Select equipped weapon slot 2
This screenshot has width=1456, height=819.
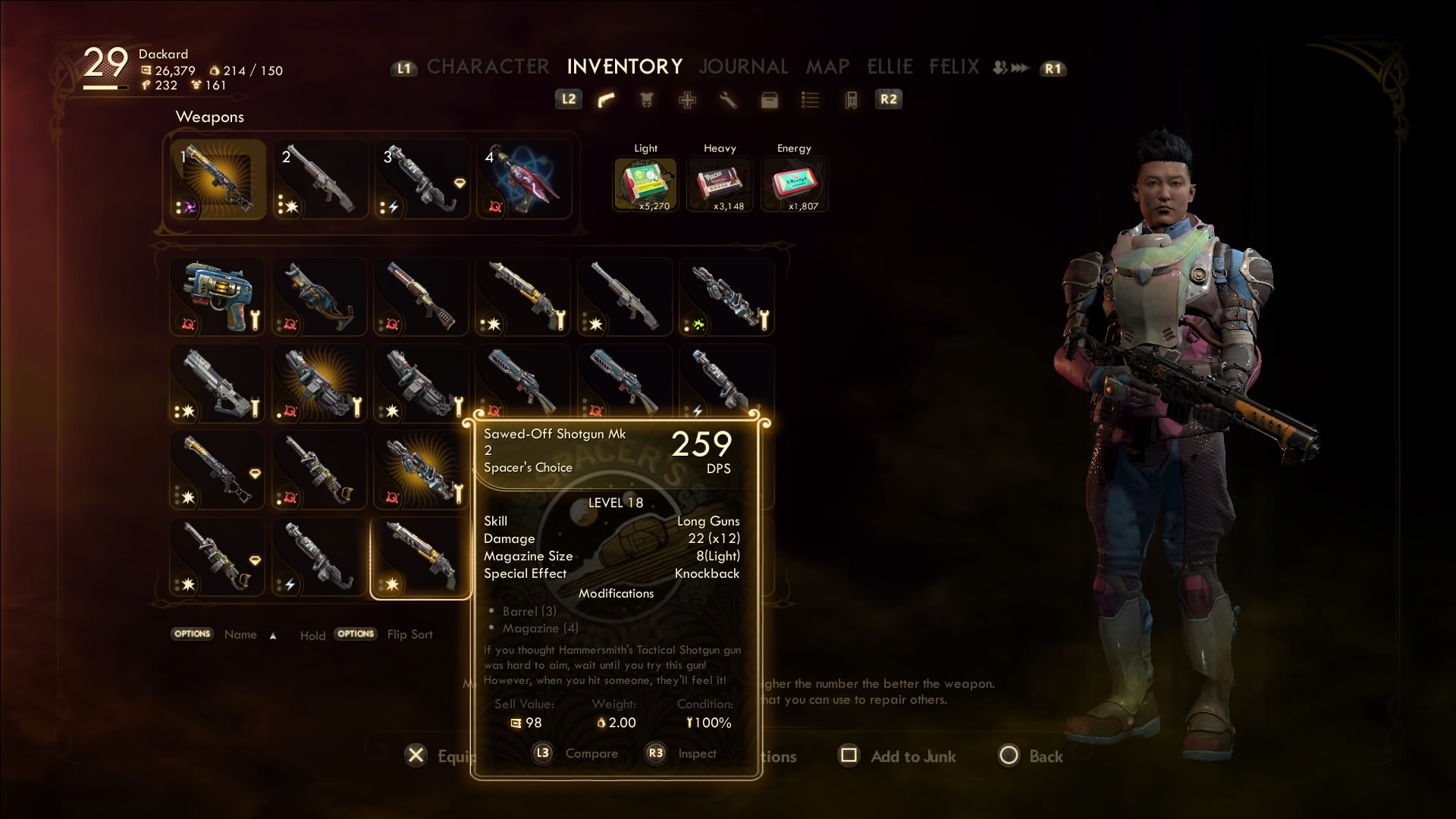click(x=320, y=180)
